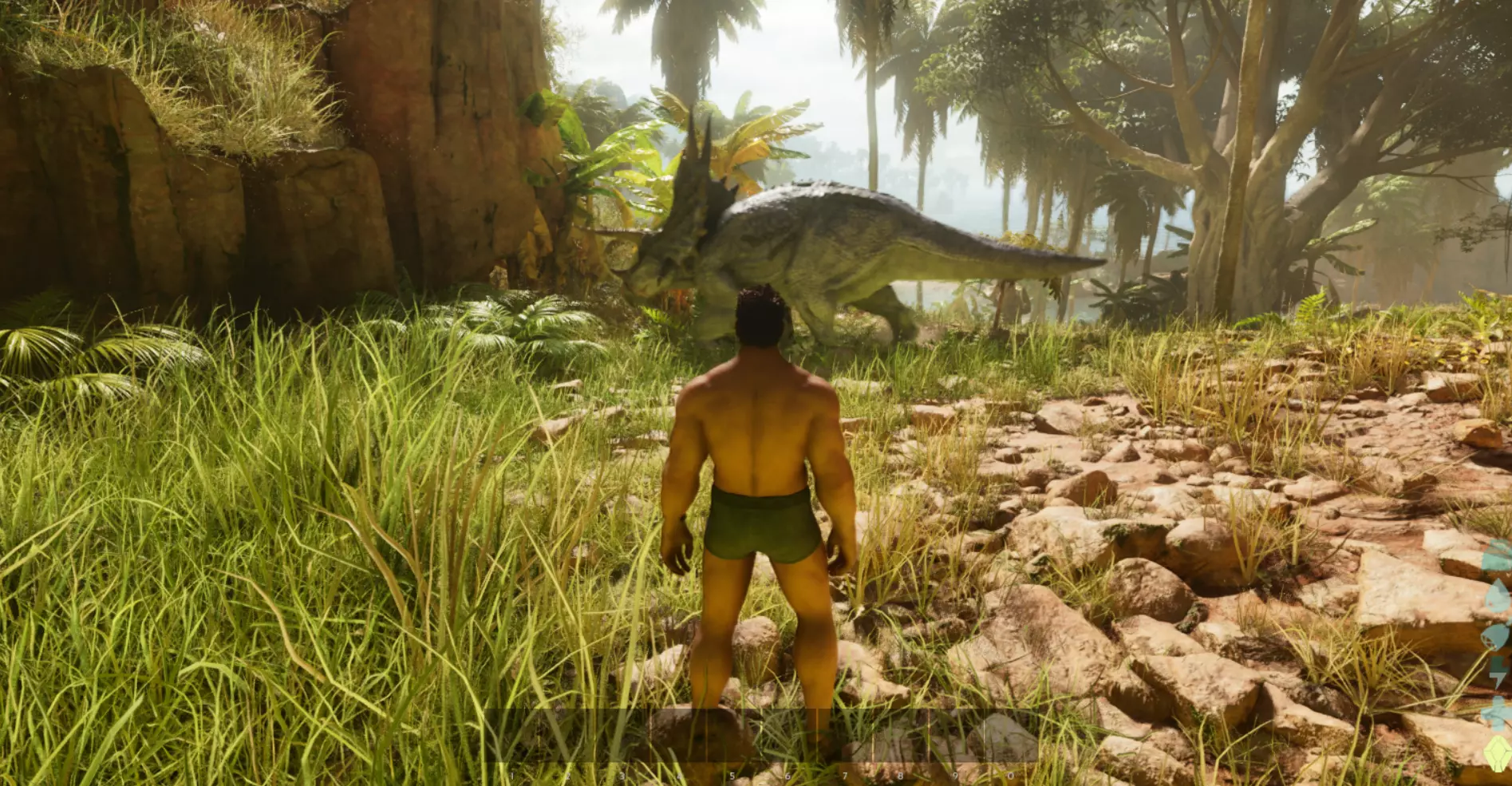The height and width of the screenshot is (786, 1512).
Task: Click the food stat icon on the right HUD
Action: pos(1498,554)
